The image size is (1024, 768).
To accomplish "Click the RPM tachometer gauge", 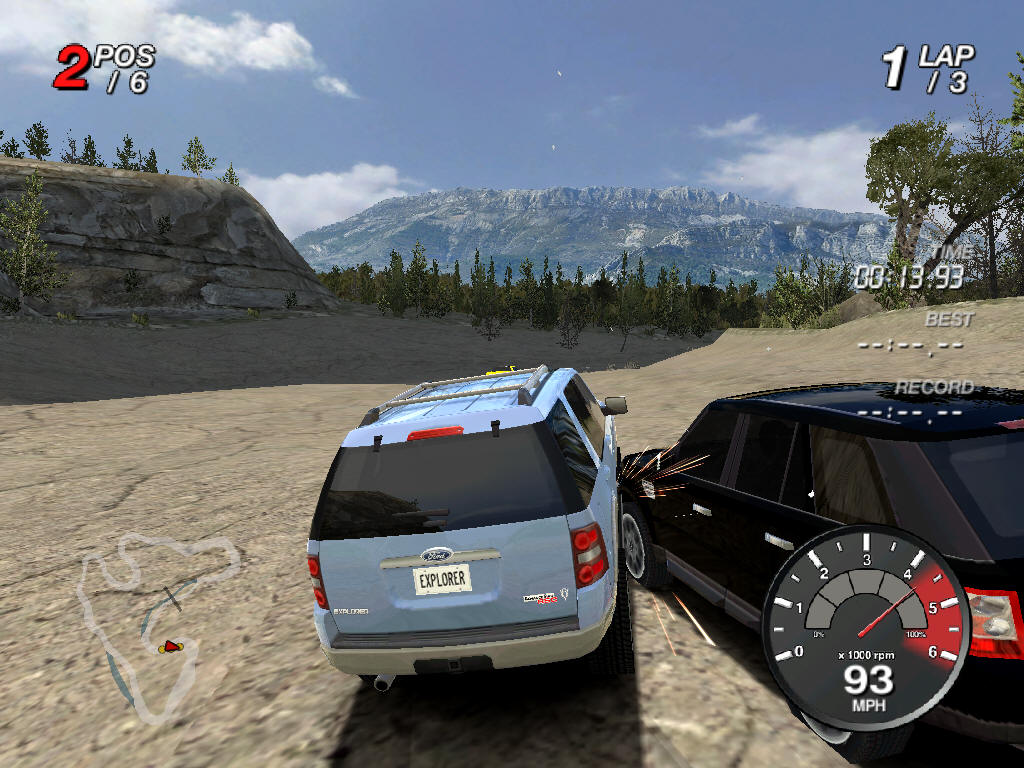I will click(866, 622).
